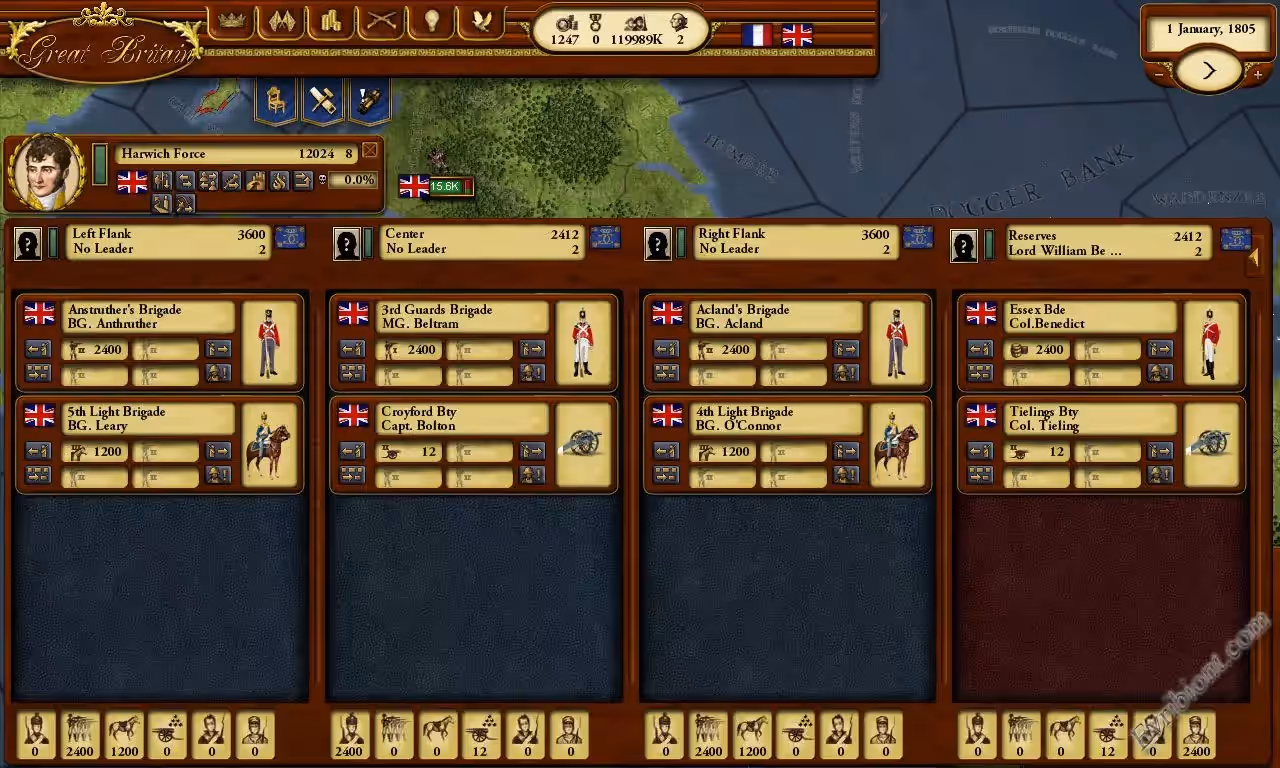Advance time with the play arrow button

1208,70
